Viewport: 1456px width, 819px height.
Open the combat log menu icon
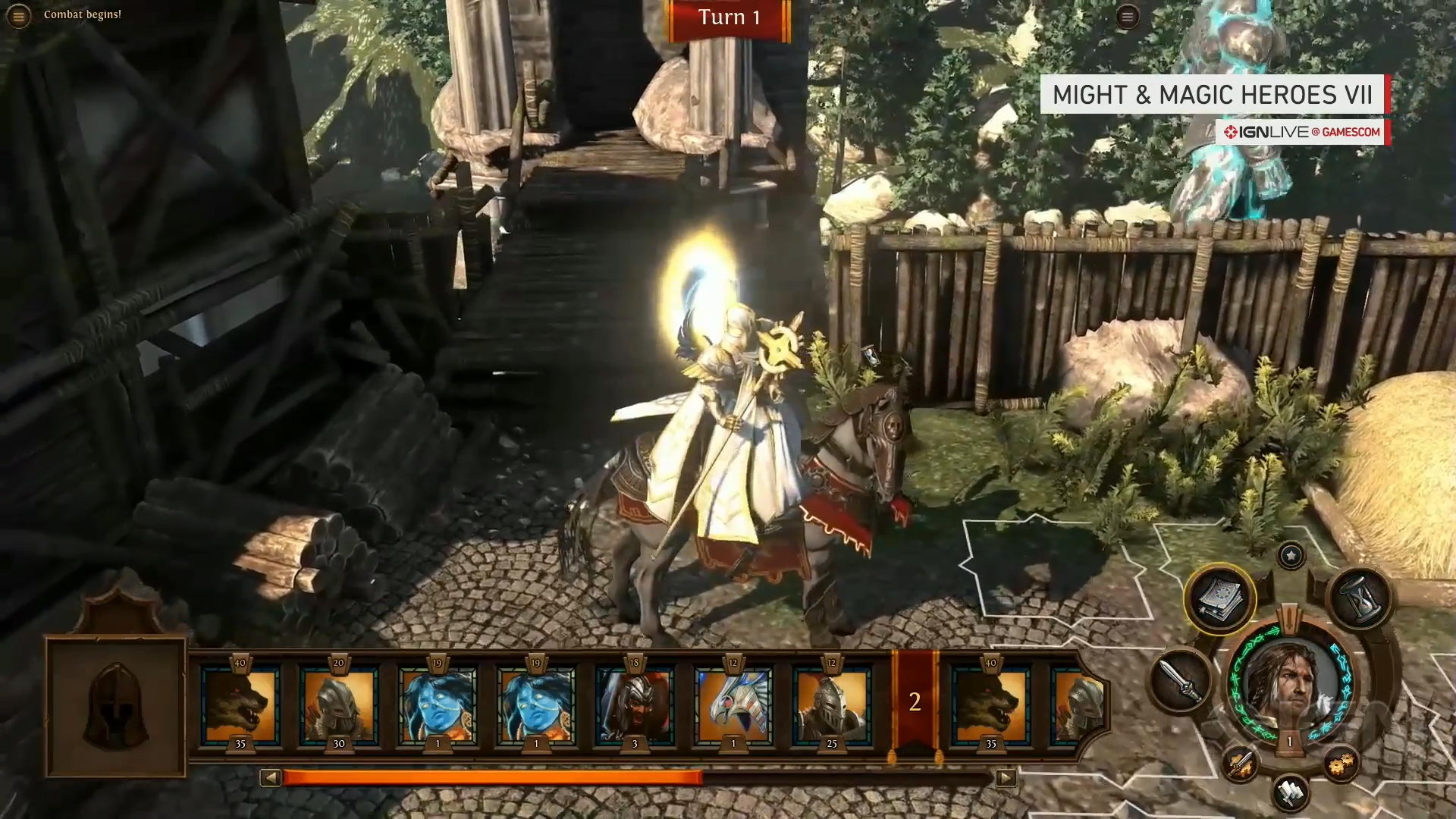[18, 16]
